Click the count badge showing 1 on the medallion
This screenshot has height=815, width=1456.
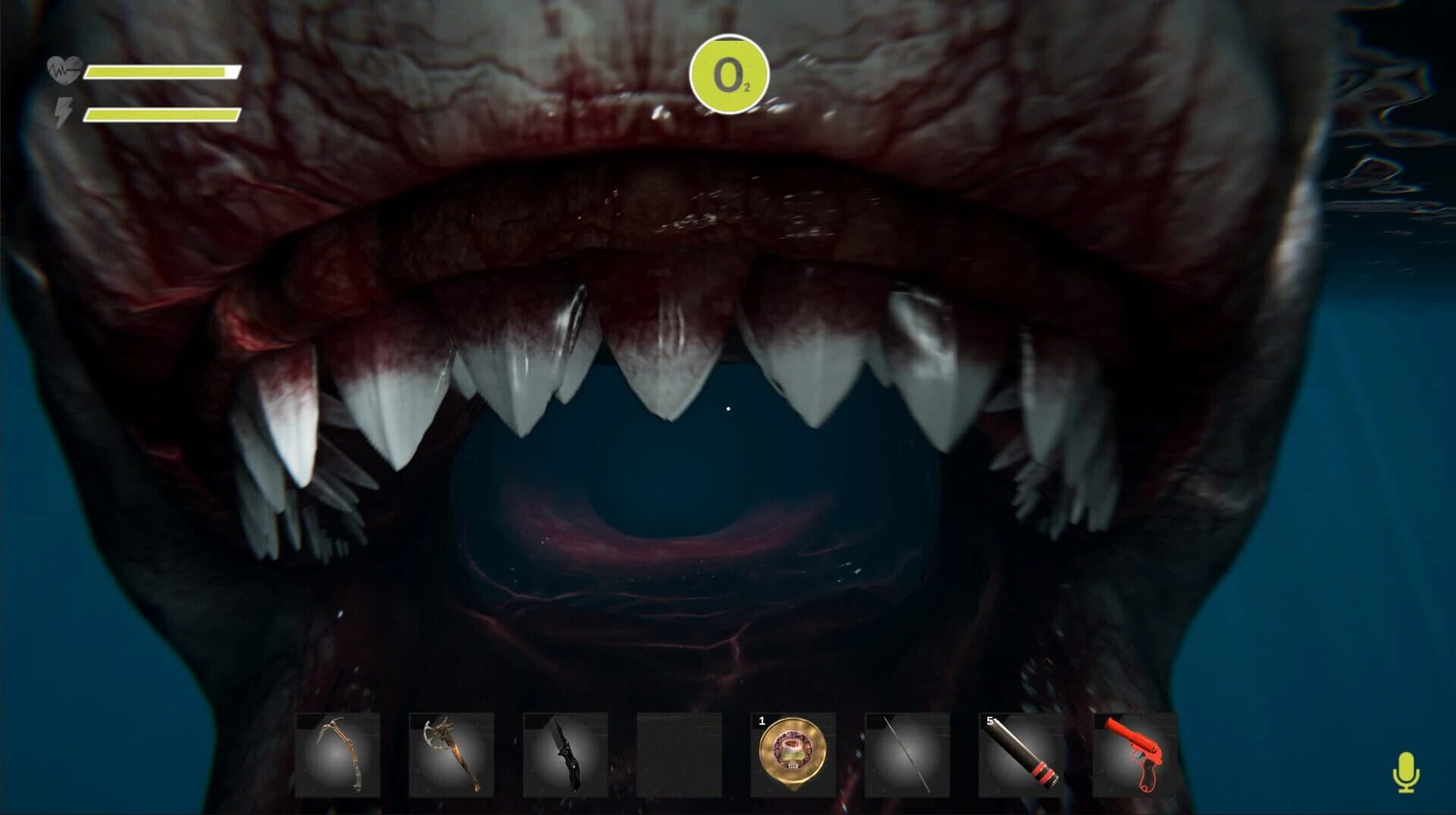pos(761,723)
